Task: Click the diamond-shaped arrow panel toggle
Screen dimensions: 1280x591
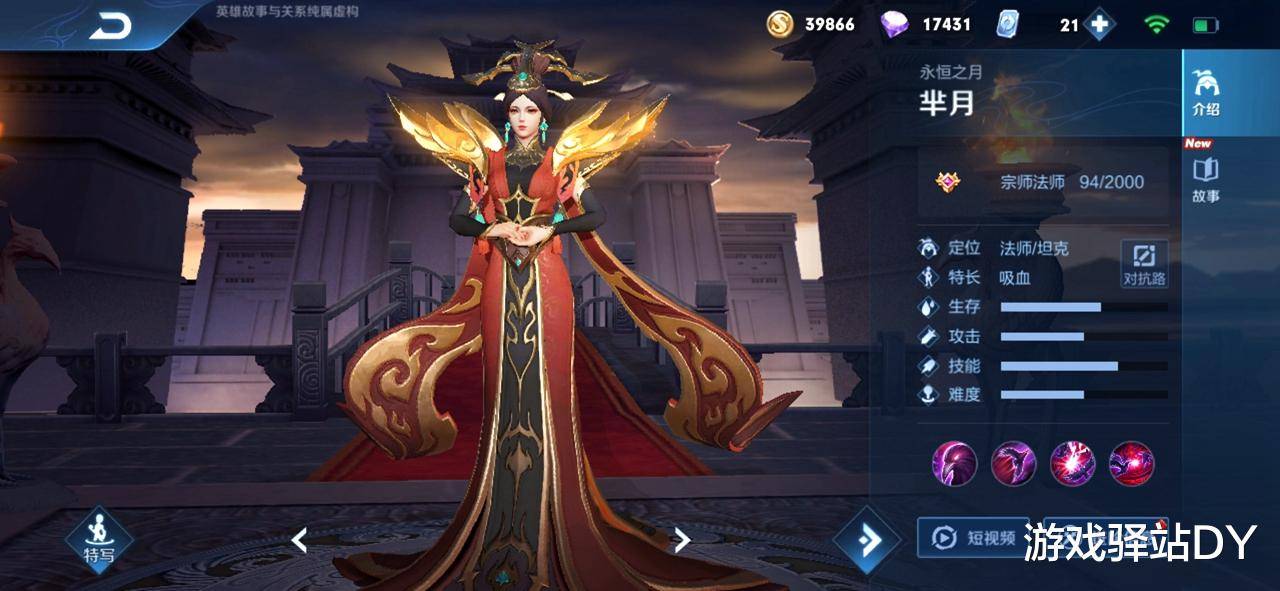Action: pyautogui.click(x=867, y=540)
